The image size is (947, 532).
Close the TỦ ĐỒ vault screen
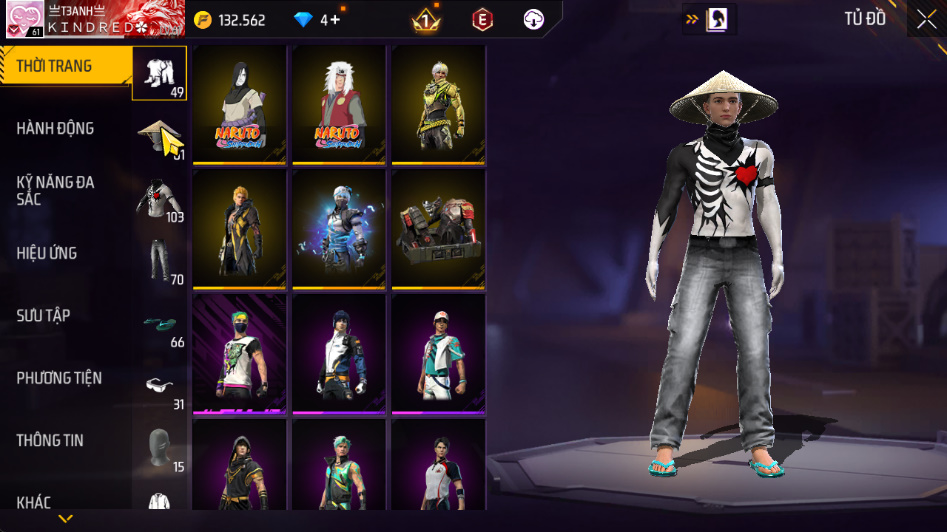point(926,19)
